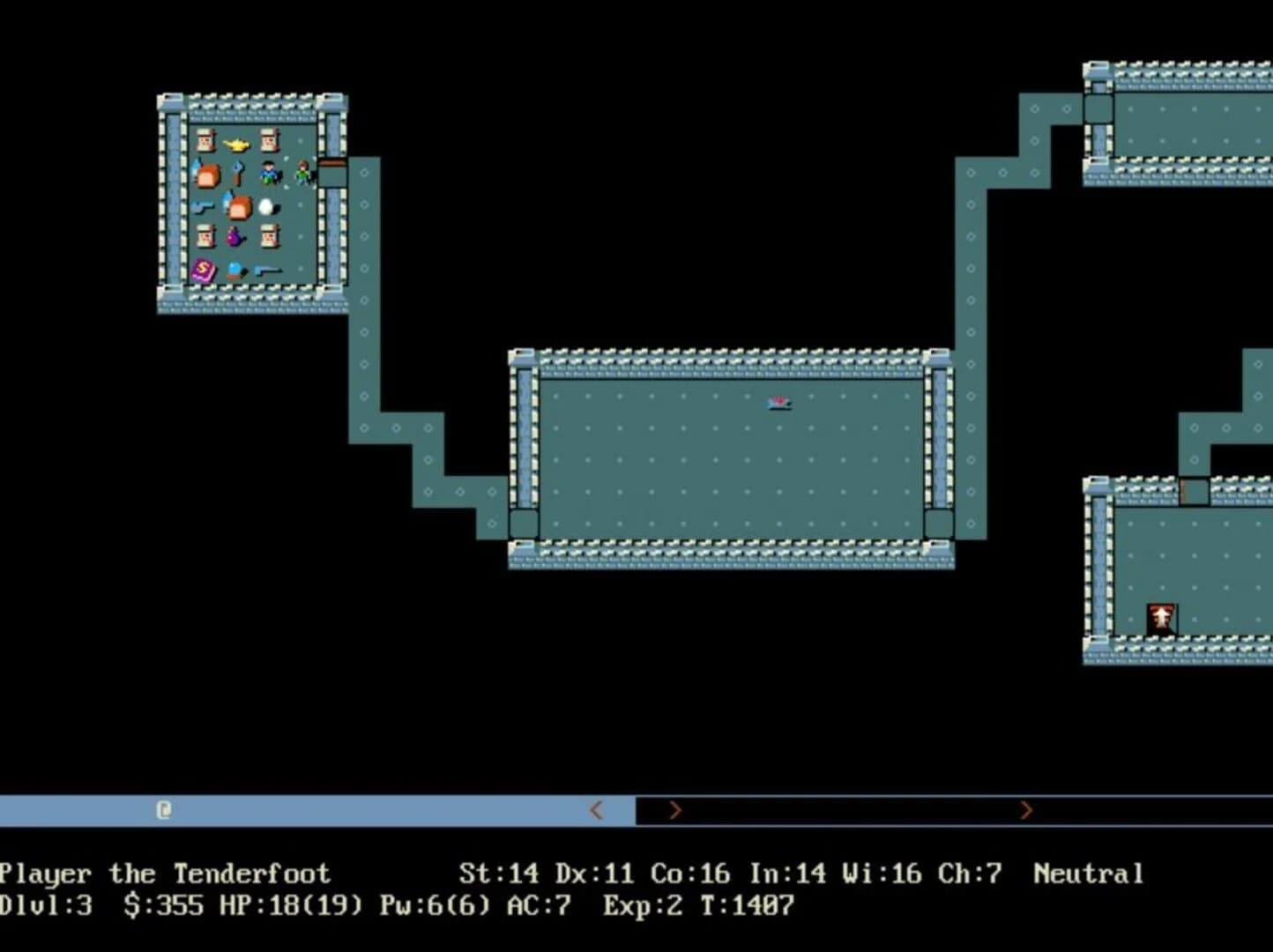Open the spellbook marked with an S
The width and height of the screenshot is (1273, 952).
pos(203,269)
